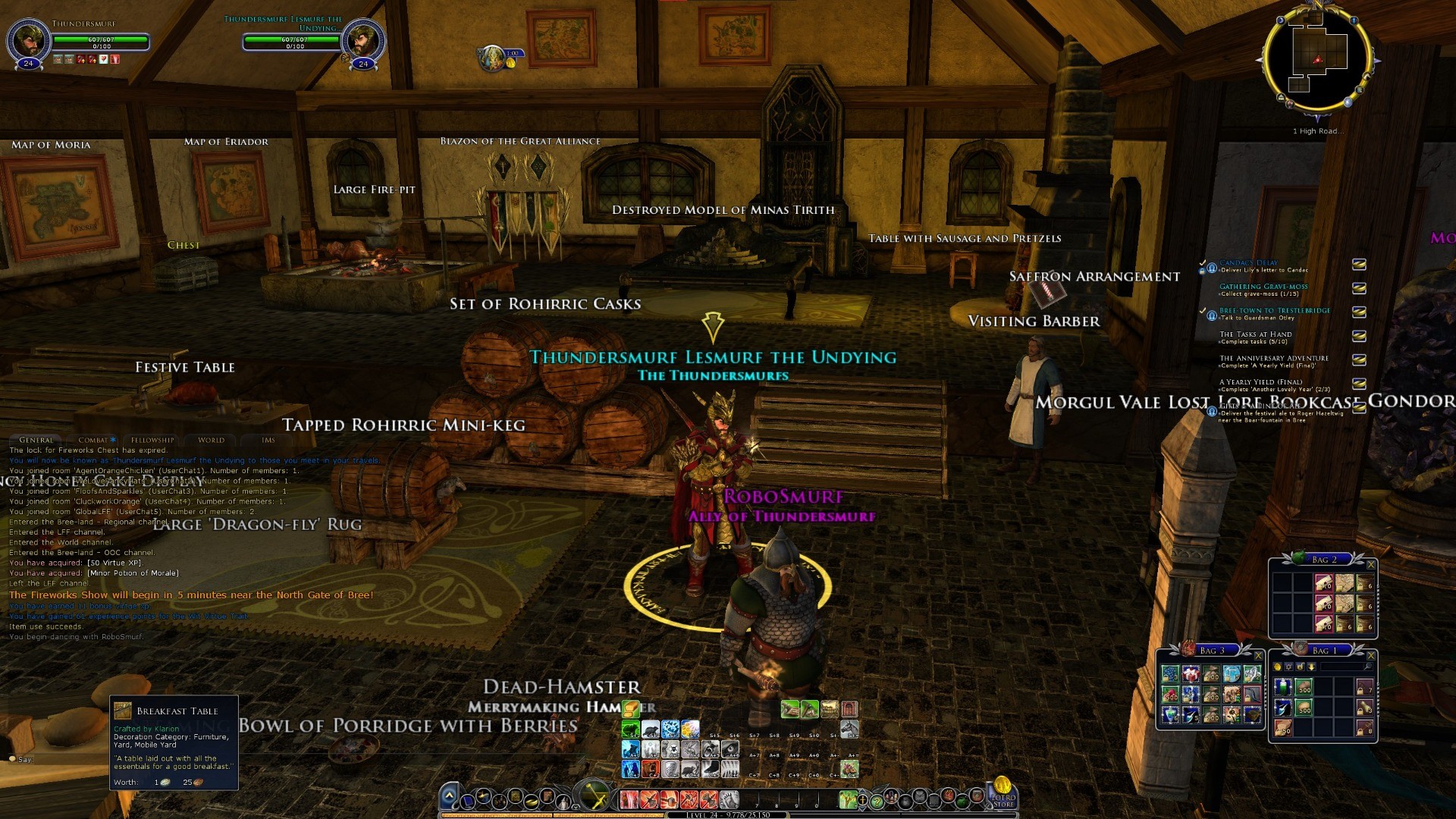
Task: Click the Bag 1 search field
Action: pos(1341,667)
